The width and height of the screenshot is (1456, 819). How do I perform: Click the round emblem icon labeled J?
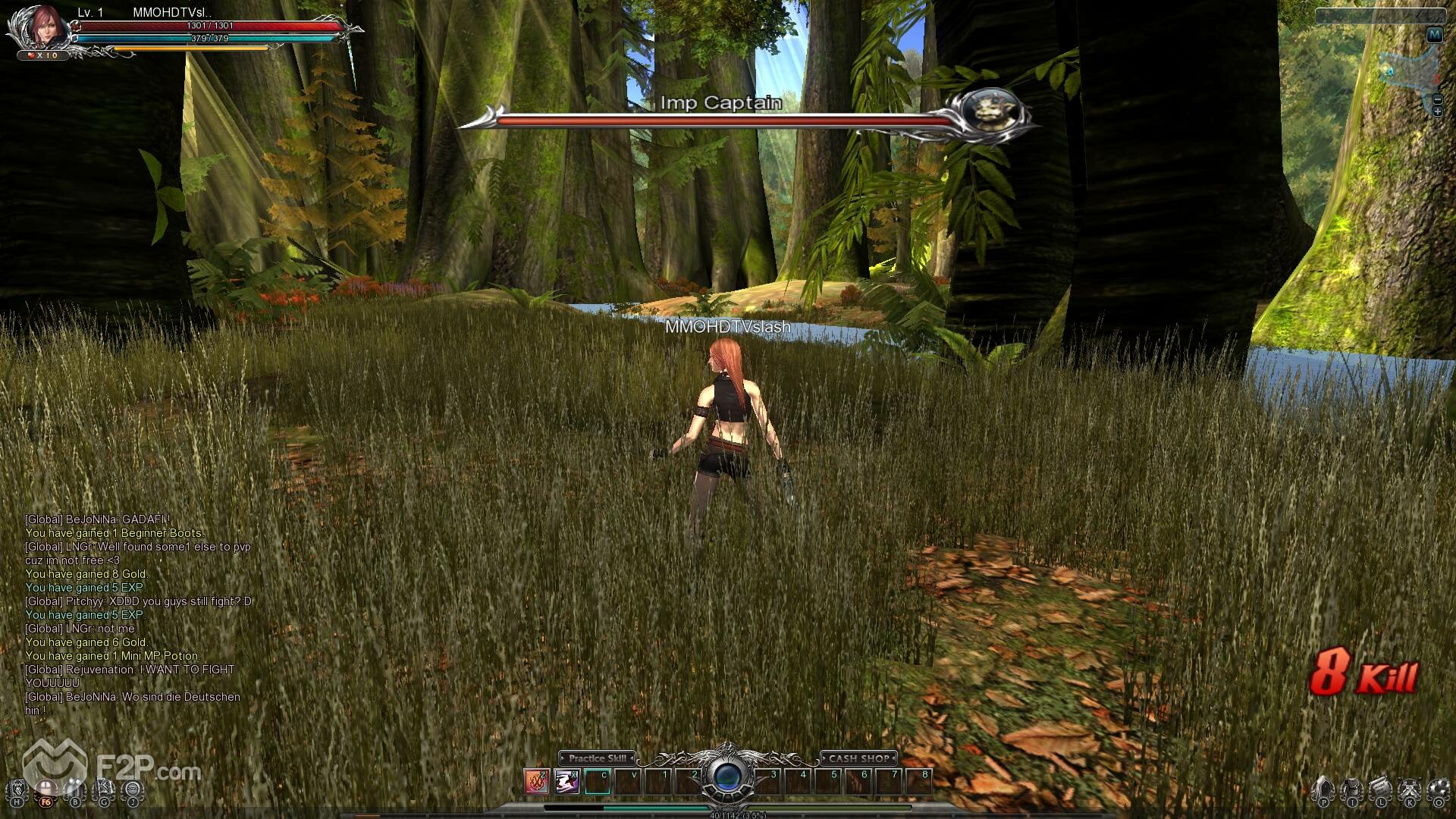coord(133,789)
